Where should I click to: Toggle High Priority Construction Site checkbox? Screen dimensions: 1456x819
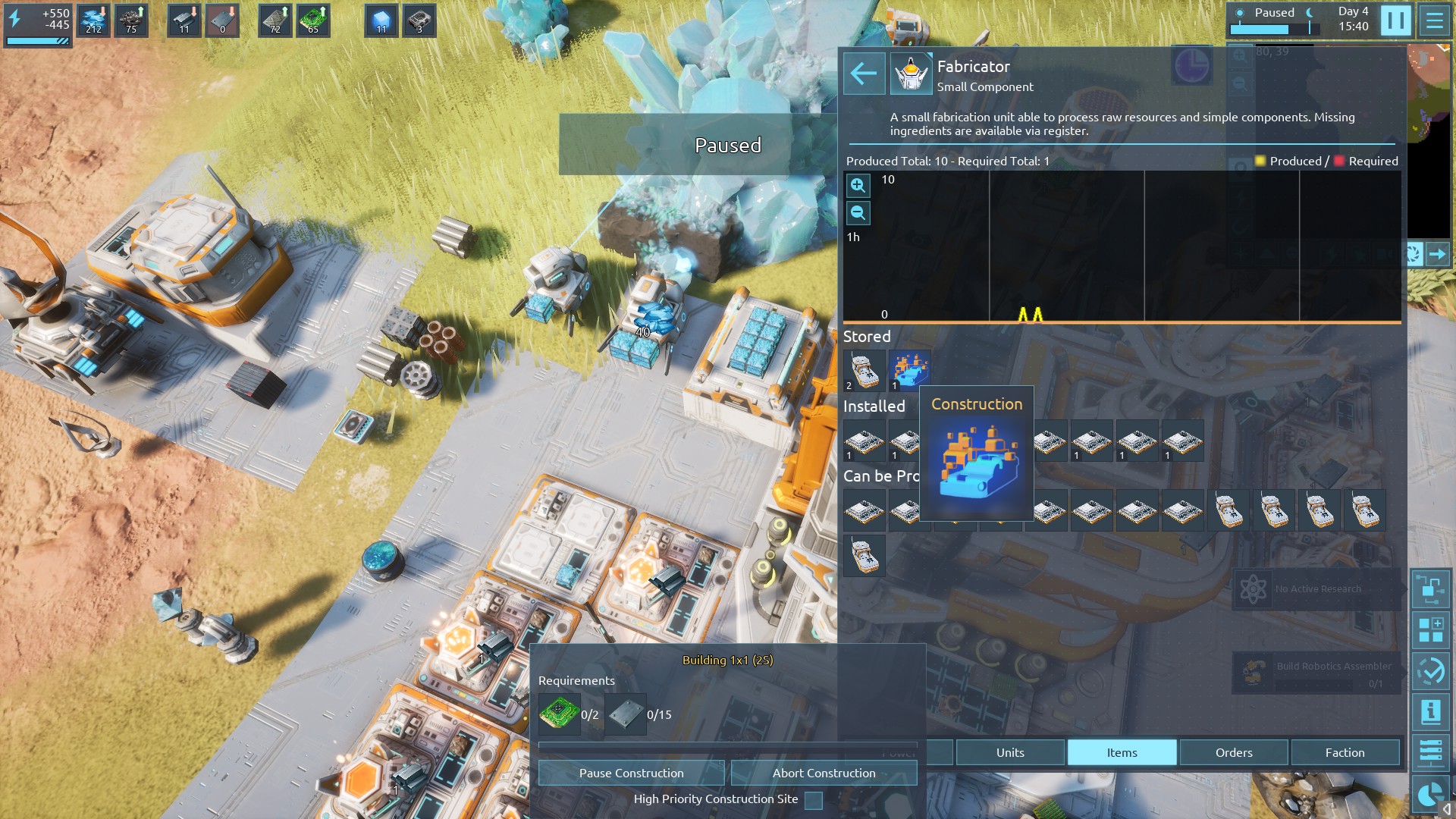(813, 800)
